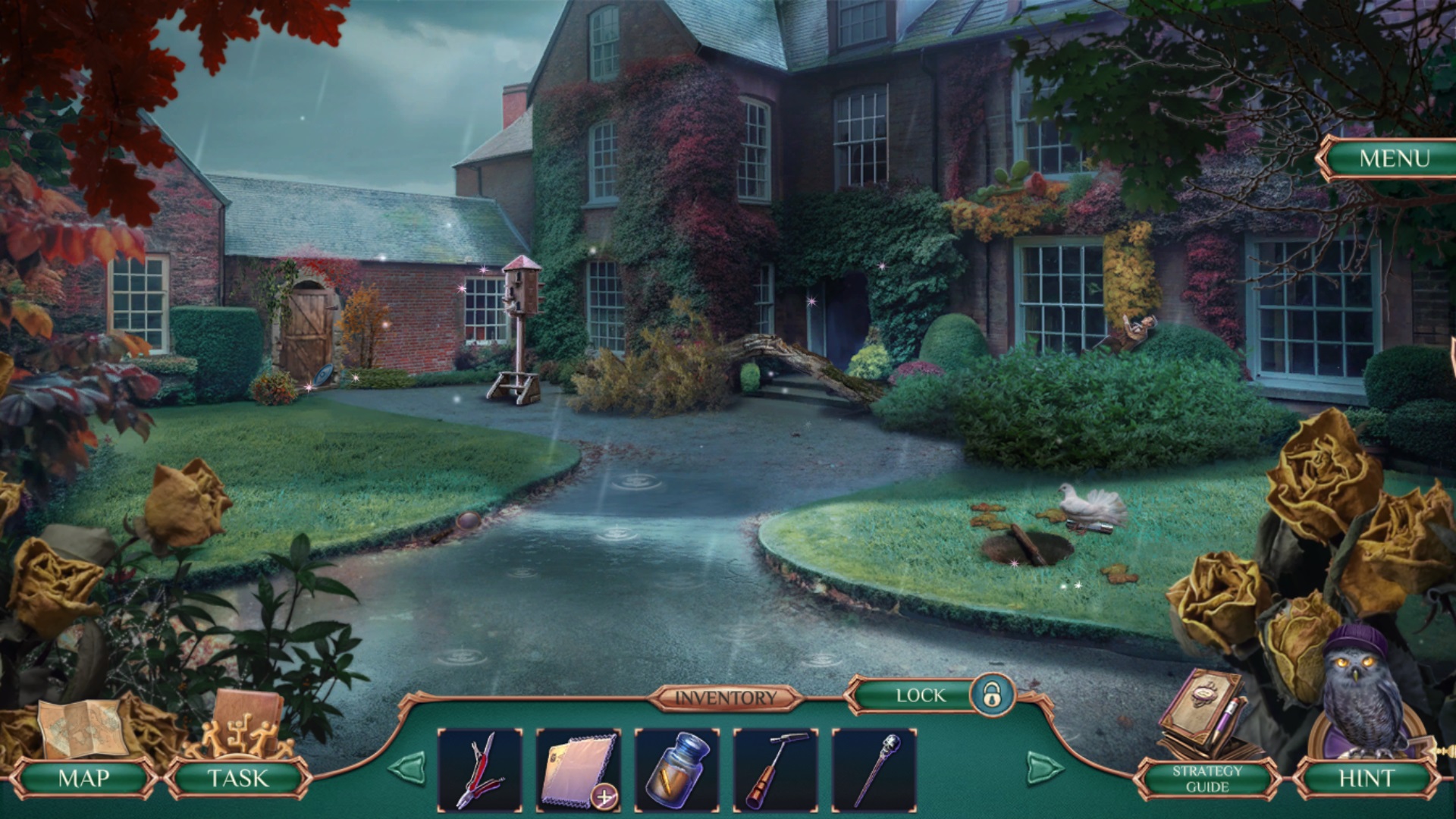
Task: Toggle the inventory LOCK padlock
Action: pyautogui.click(x=991, y=694)
